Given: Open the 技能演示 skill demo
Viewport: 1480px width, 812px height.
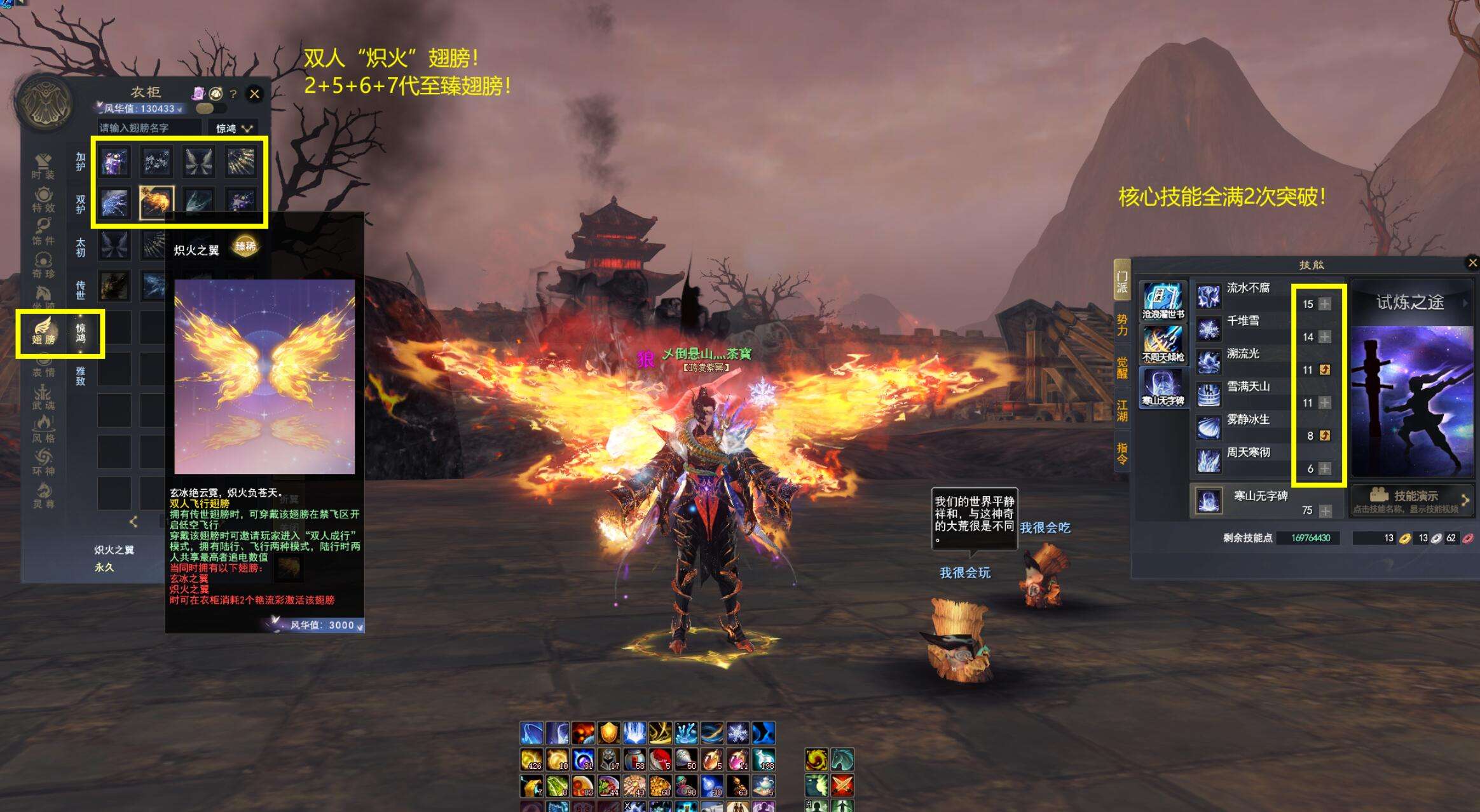Looking at the screenshot, I should click(x=1411, y=499).
